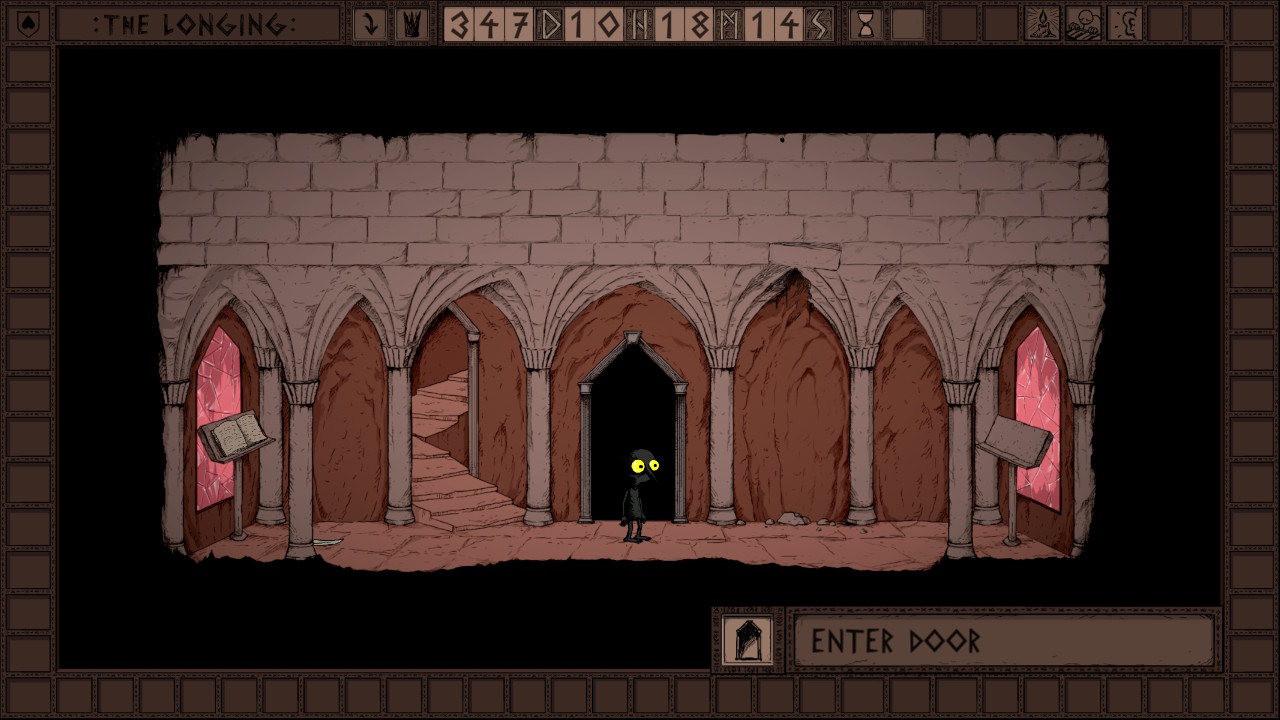Click the downward arrow icon

click(370, 24)
